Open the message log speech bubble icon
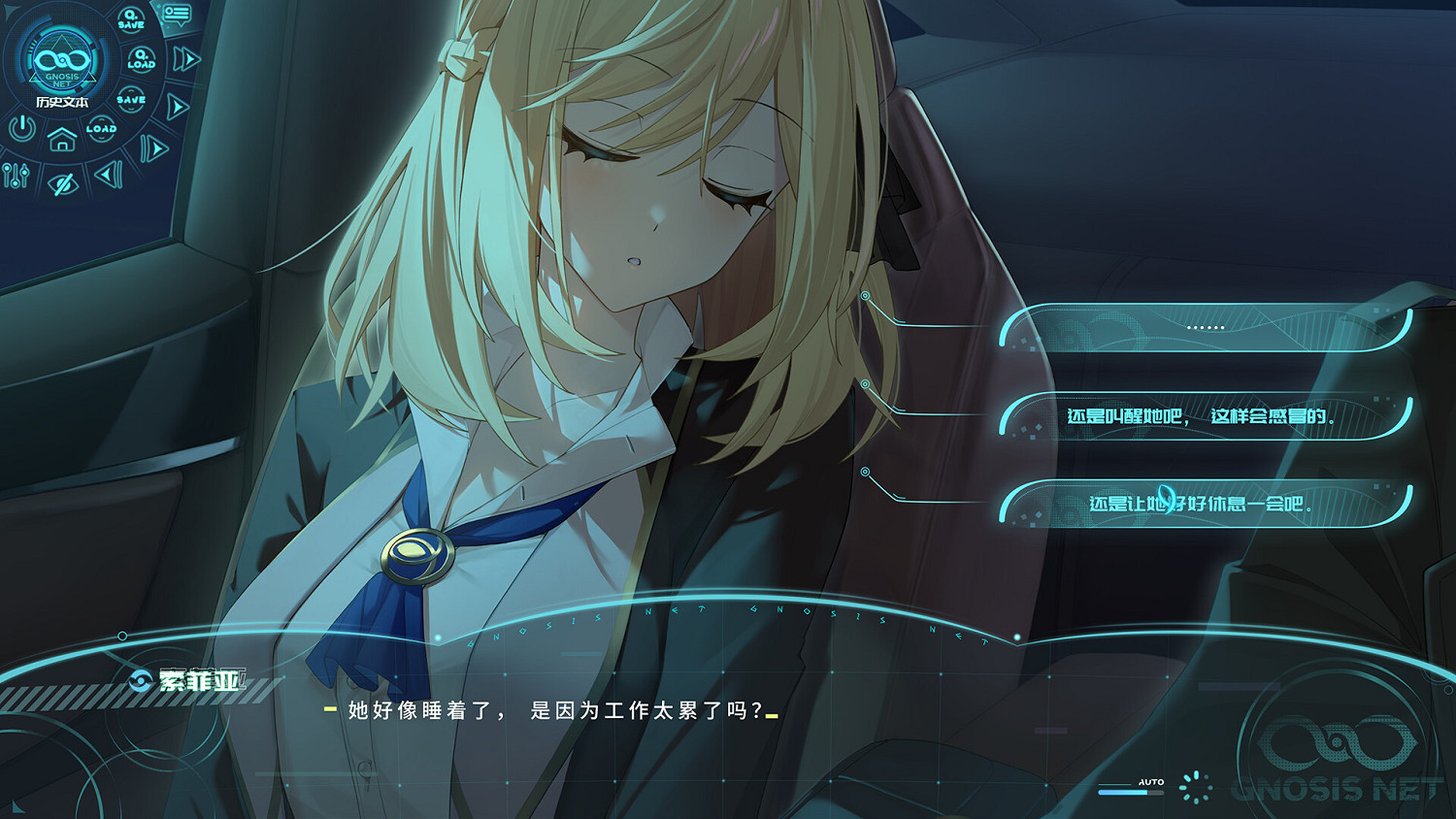Image resolution: width=1456 pixels, height=819 pixels. click(x=176, y=16)
